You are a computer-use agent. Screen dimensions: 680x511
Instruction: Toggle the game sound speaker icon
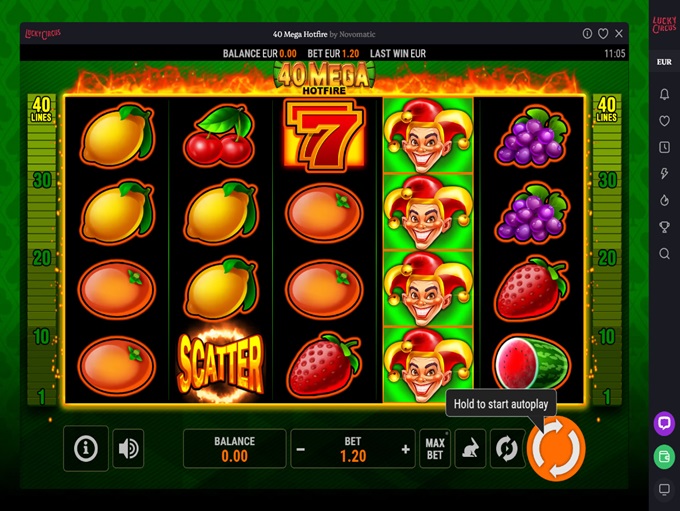tap(128, 449)
